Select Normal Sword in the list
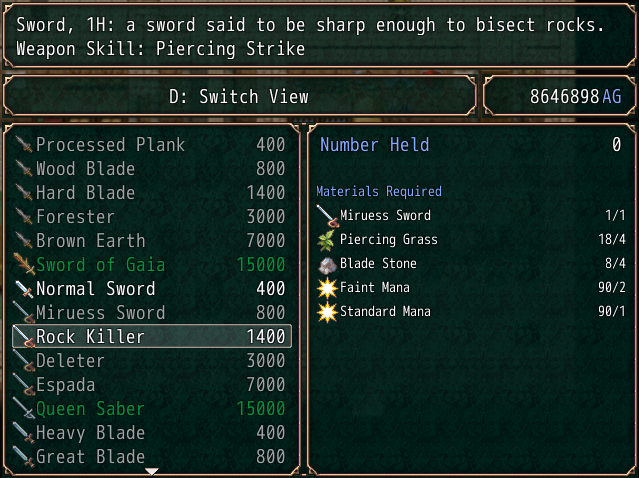Image resolution: width=639 pixels, height=478 pixels. coord(150,289)
